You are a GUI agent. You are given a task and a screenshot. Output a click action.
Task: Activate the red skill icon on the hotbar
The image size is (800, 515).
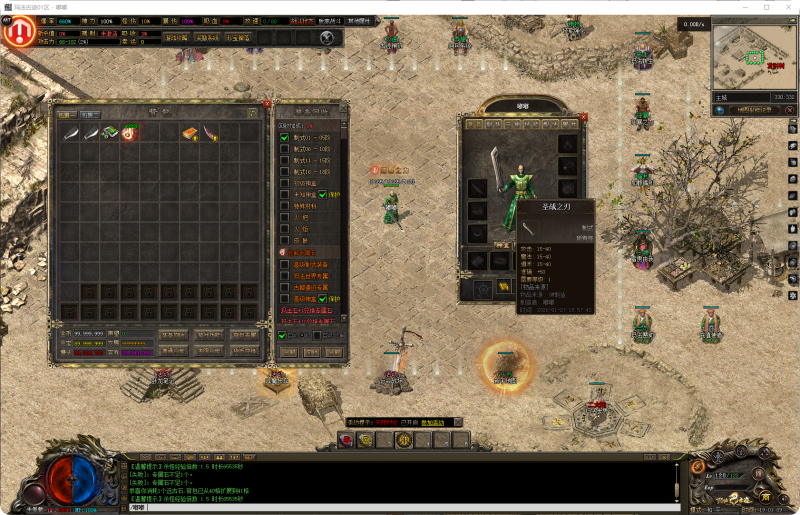[x=349, y=439]
